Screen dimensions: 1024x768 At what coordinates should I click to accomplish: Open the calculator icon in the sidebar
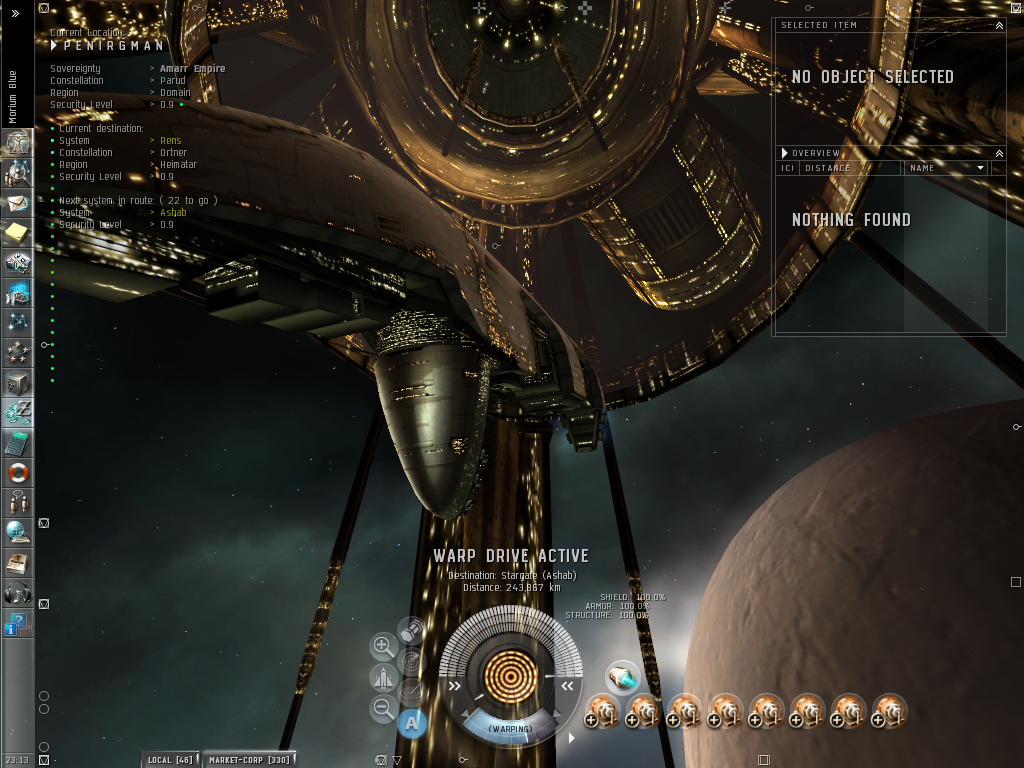point(17,443)
